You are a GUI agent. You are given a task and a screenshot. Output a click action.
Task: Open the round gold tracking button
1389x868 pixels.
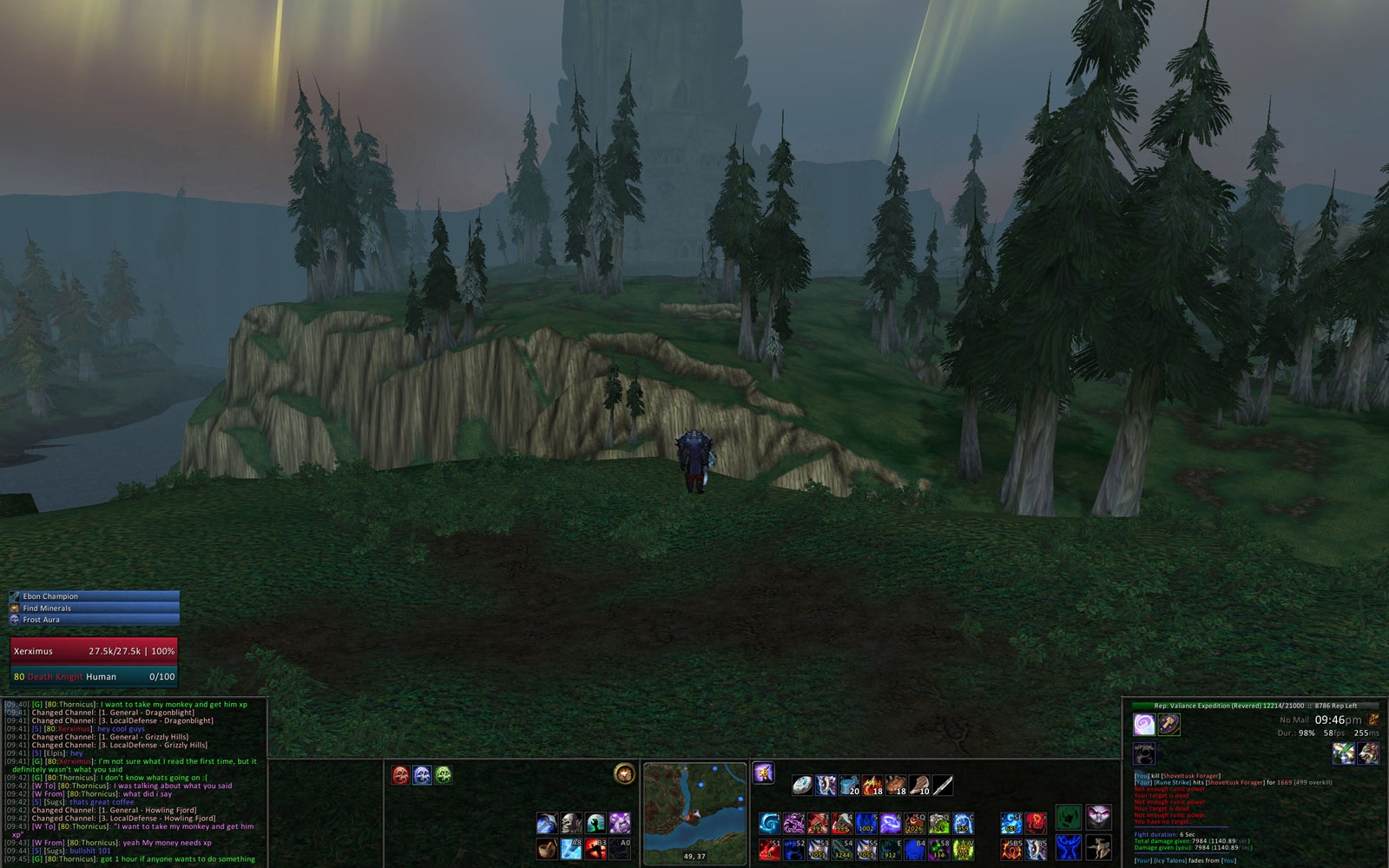pos(623,773)
